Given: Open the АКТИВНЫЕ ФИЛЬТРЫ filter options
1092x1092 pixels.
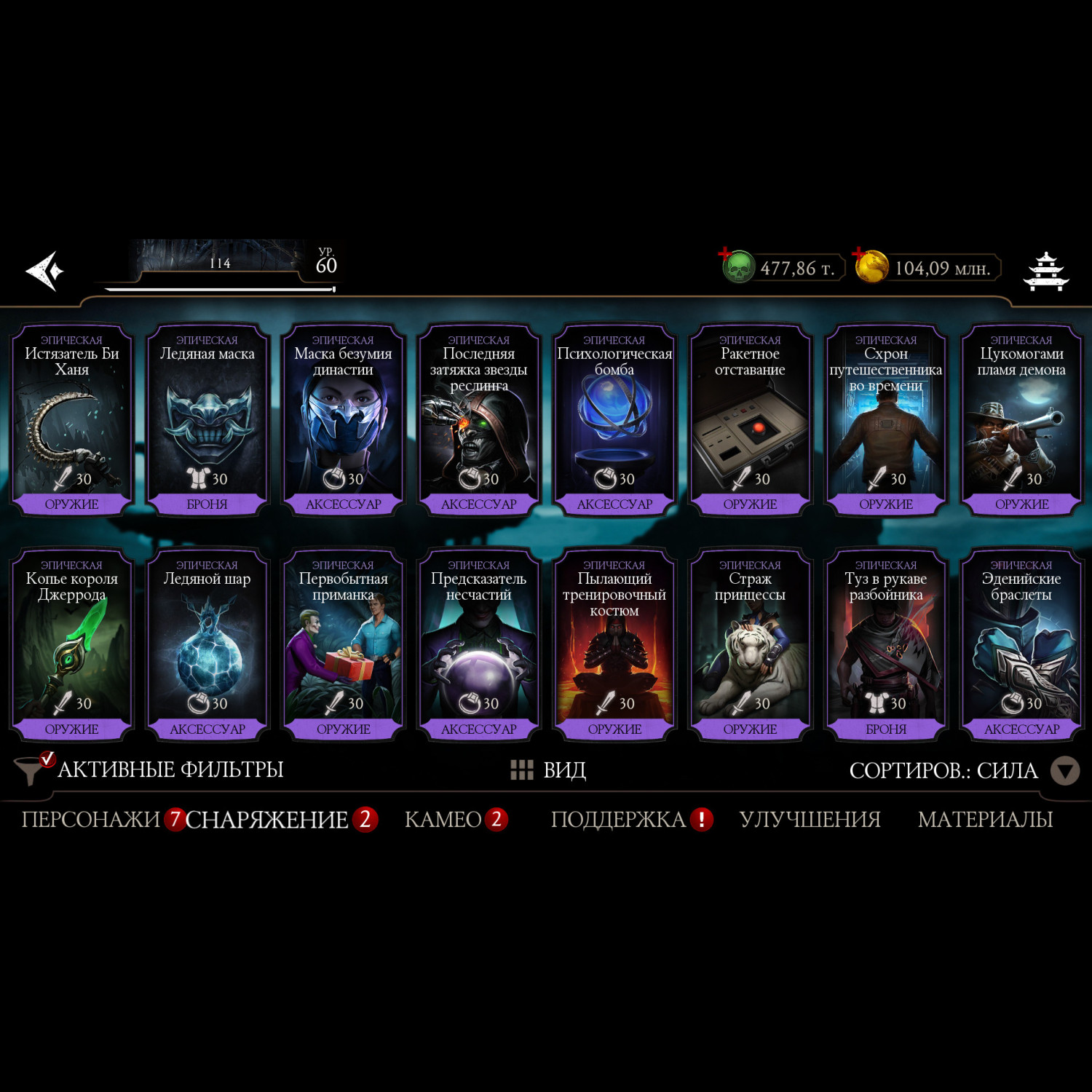Looking at the screenshot, I should point(149,769).
